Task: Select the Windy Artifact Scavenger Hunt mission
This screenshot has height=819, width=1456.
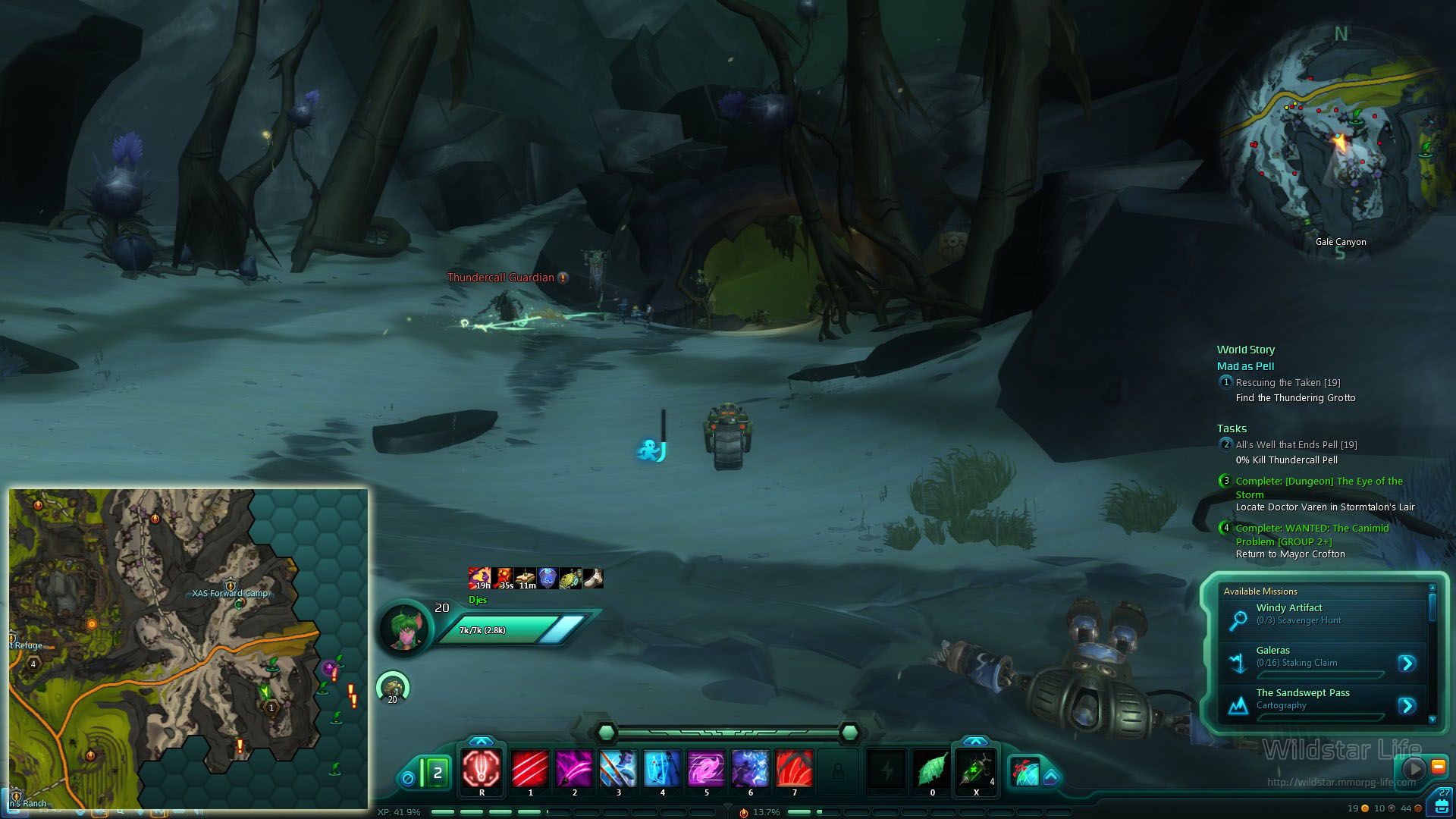Action: pos(1289,613)
